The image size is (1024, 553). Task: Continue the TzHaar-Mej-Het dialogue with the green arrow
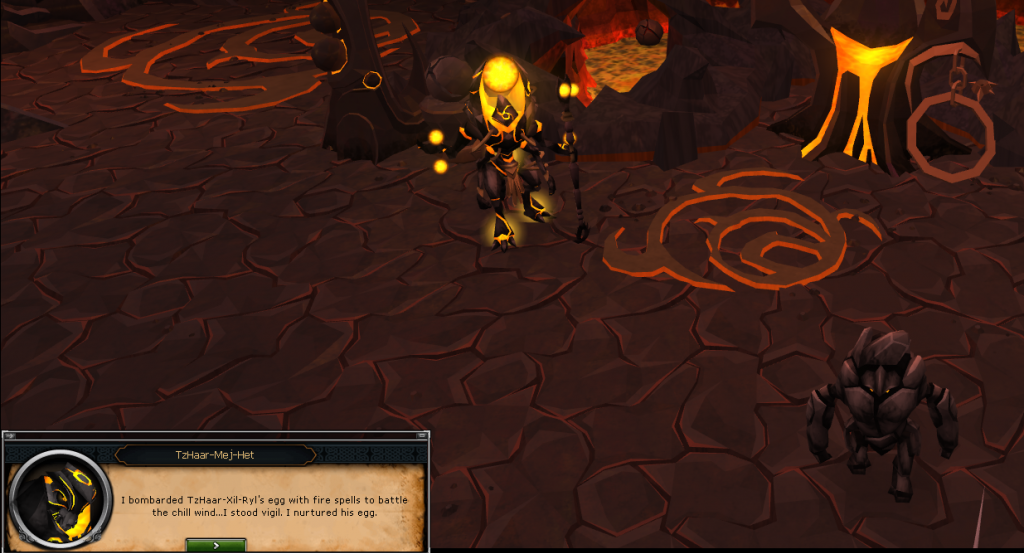(216, 545)
